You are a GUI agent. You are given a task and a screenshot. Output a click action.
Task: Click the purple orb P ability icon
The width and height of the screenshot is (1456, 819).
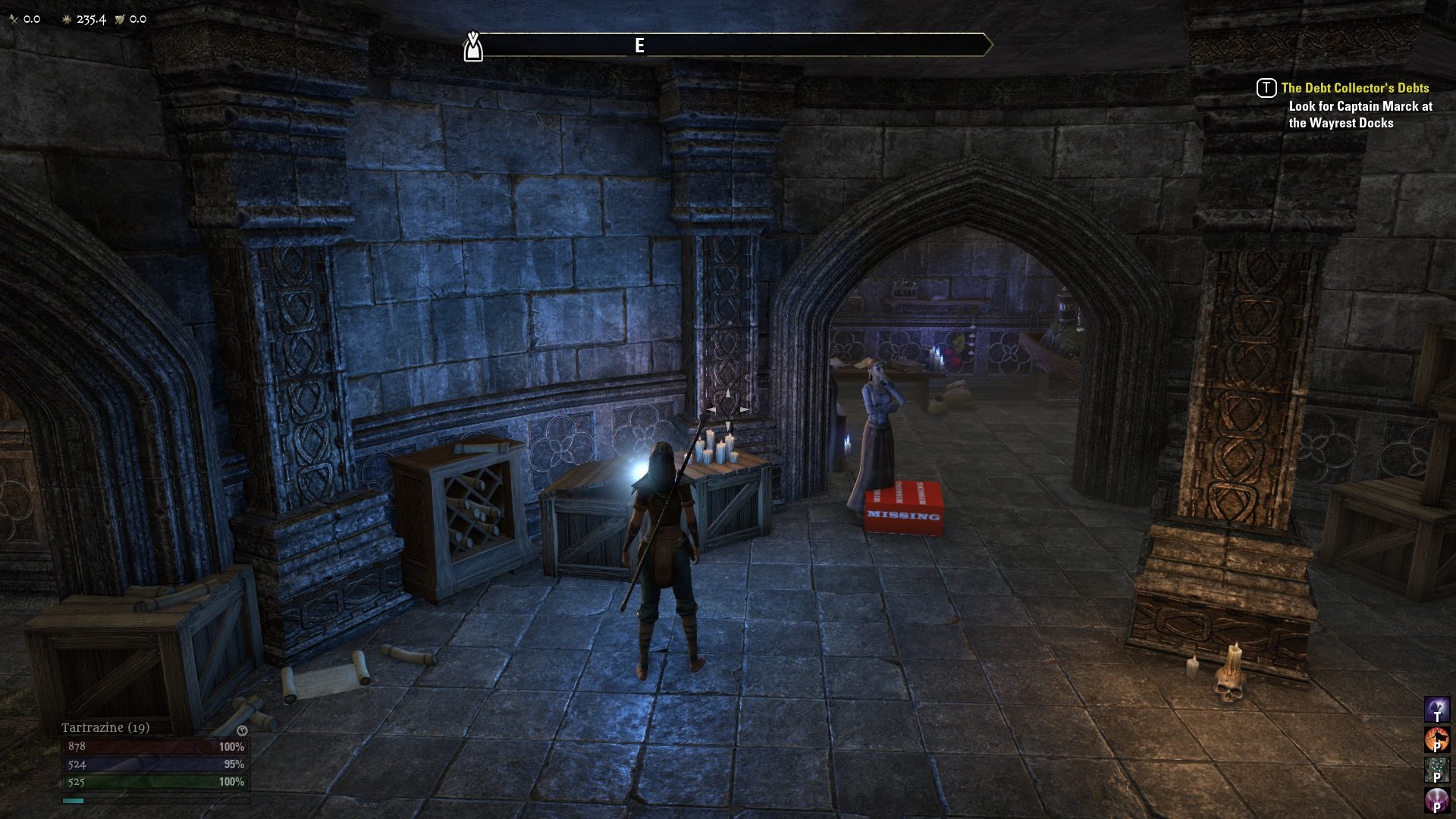(1436, 798)
